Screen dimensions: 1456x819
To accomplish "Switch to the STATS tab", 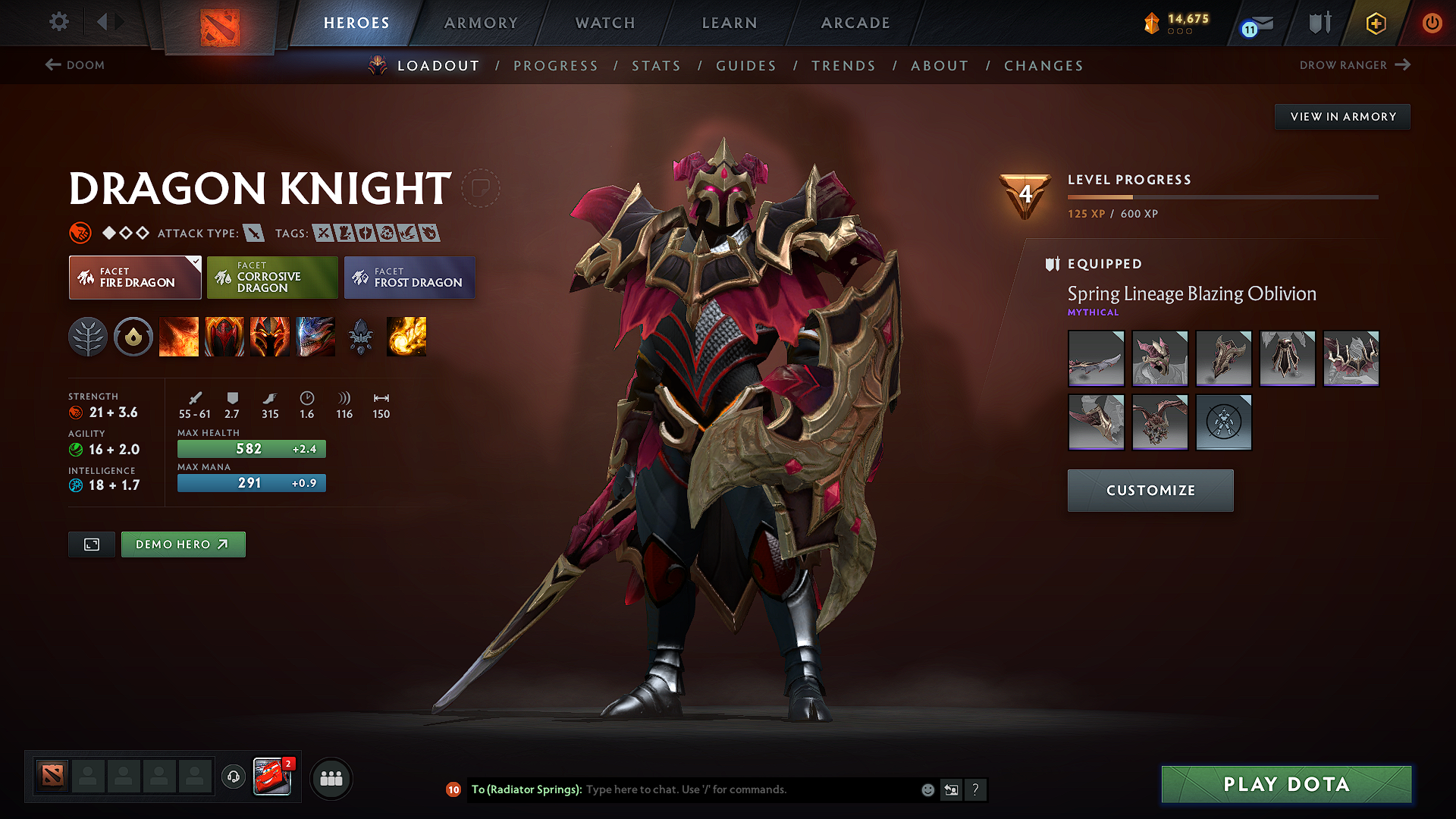I will pos(656,66).
